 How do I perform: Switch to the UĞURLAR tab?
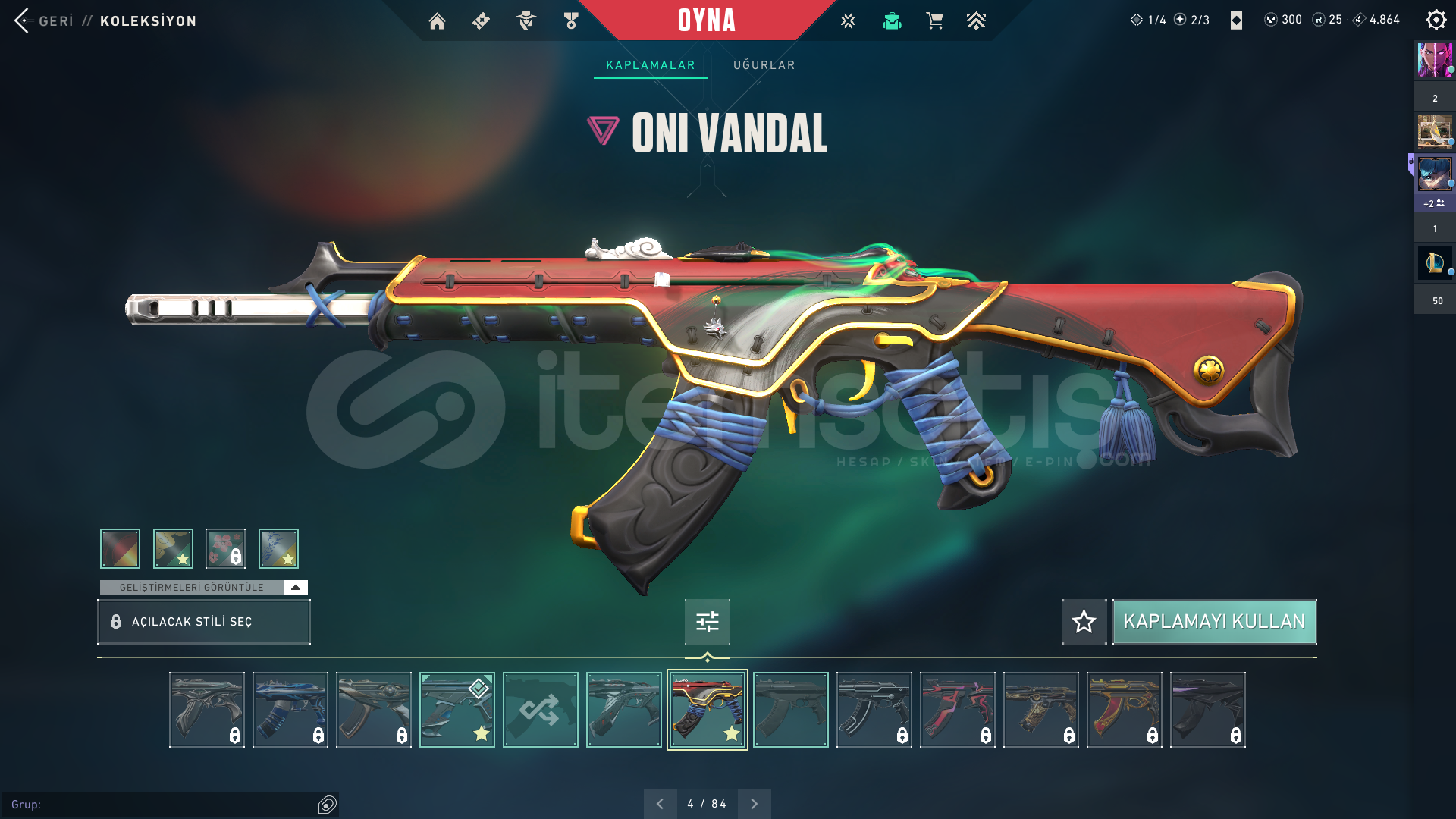[x=764, y=64]
